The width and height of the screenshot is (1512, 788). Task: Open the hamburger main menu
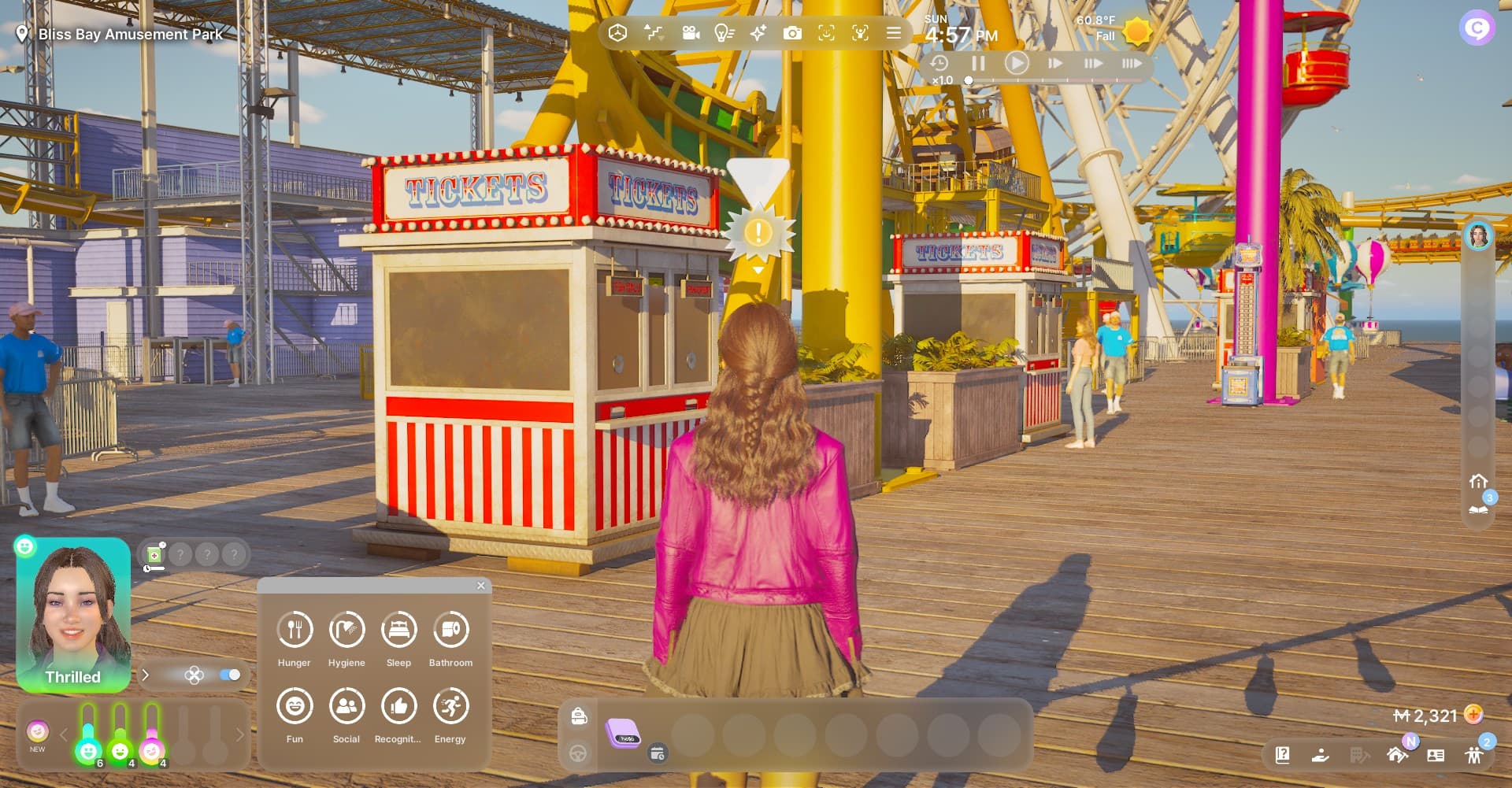pos(894,33)
